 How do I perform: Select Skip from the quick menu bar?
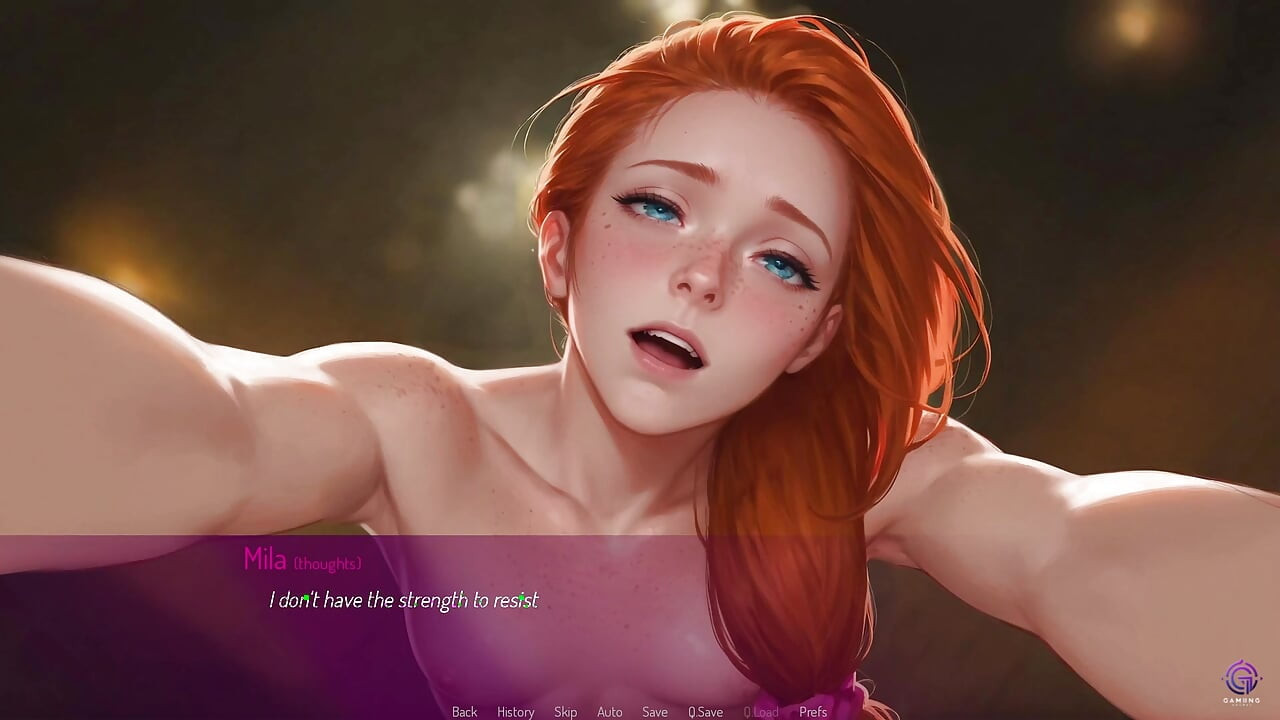pos(565,712)
